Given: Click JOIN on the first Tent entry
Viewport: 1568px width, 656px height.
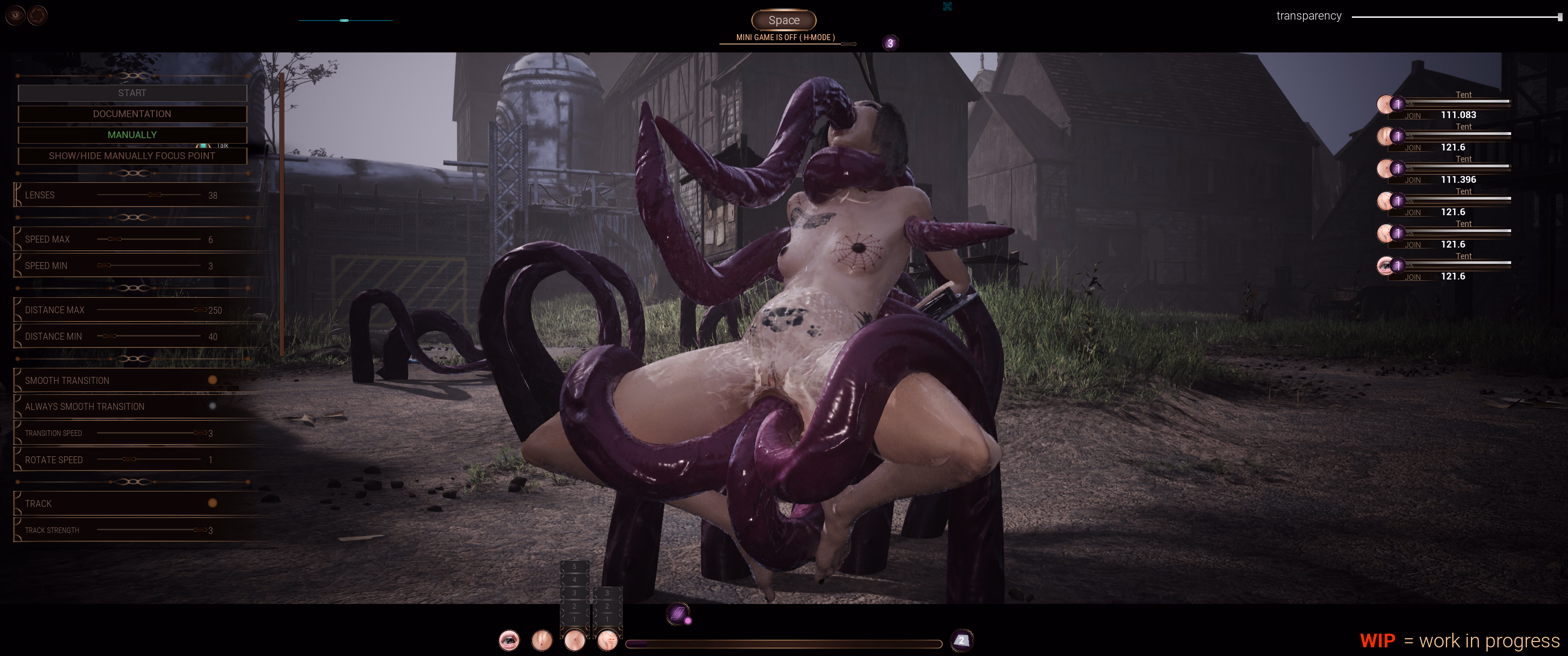Looking at the screenshot, I should click(1413, 116).
